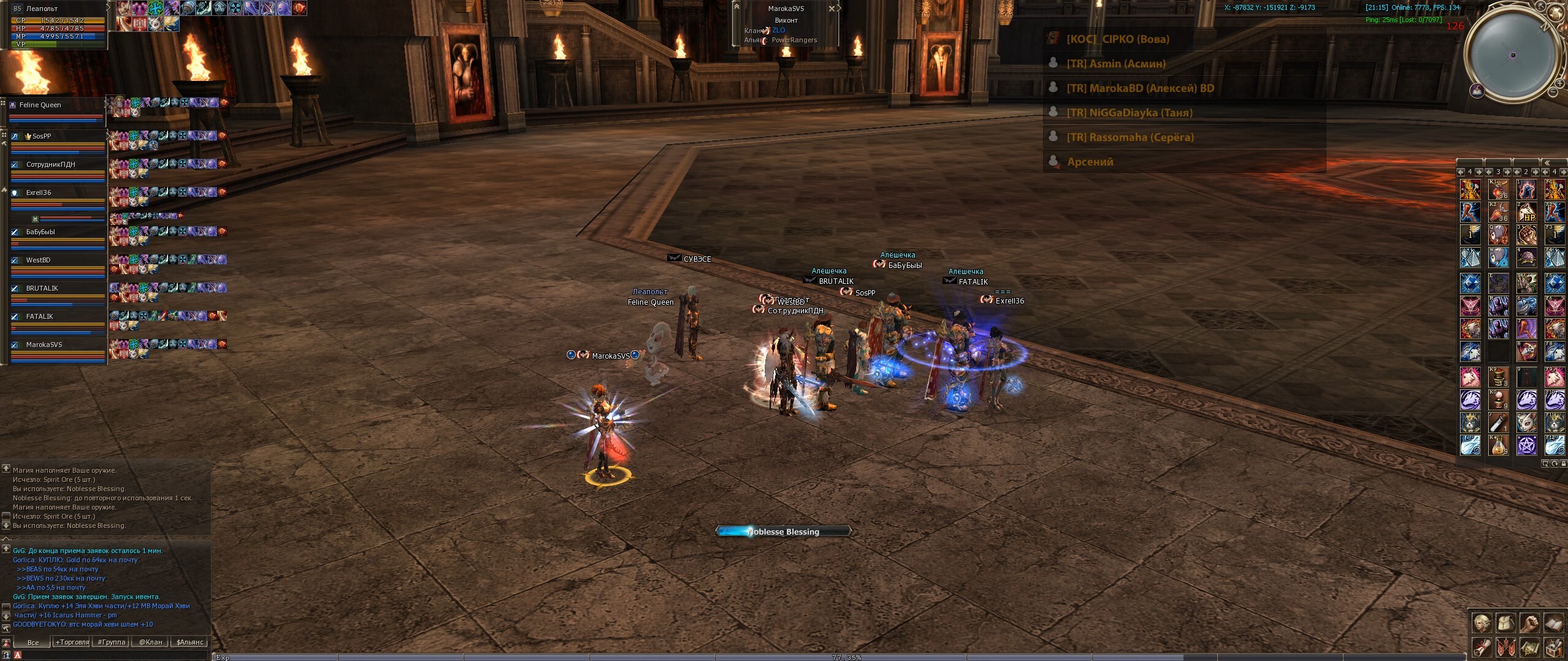
Task: Select the $Альянс chat tab
Action: pyautogui.click(x=189, y=642)
